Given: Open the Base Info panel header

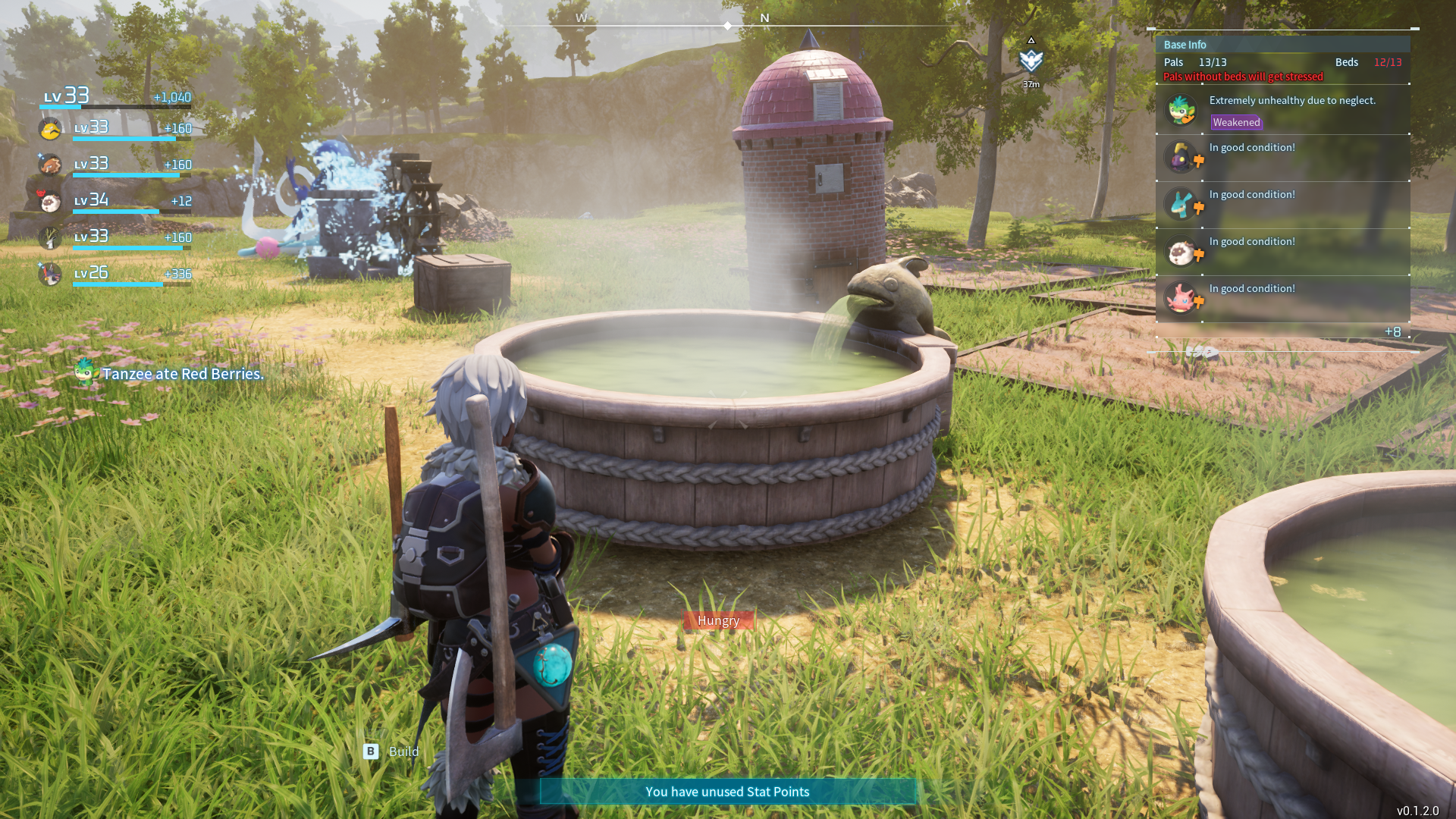Looking at the screenshot, I should coord(1187,44).
